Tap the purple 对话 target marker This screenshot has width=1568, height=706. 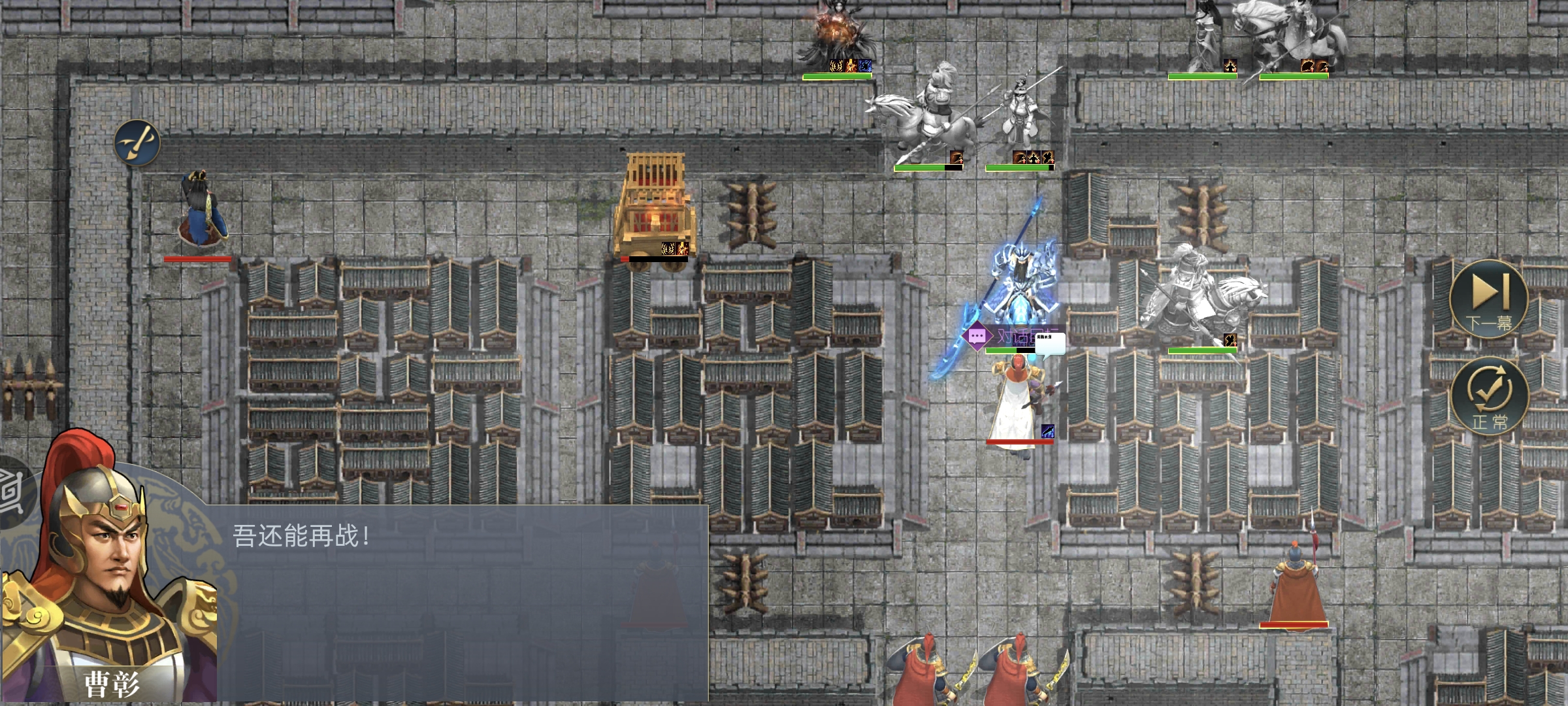(x=977, y=337)
